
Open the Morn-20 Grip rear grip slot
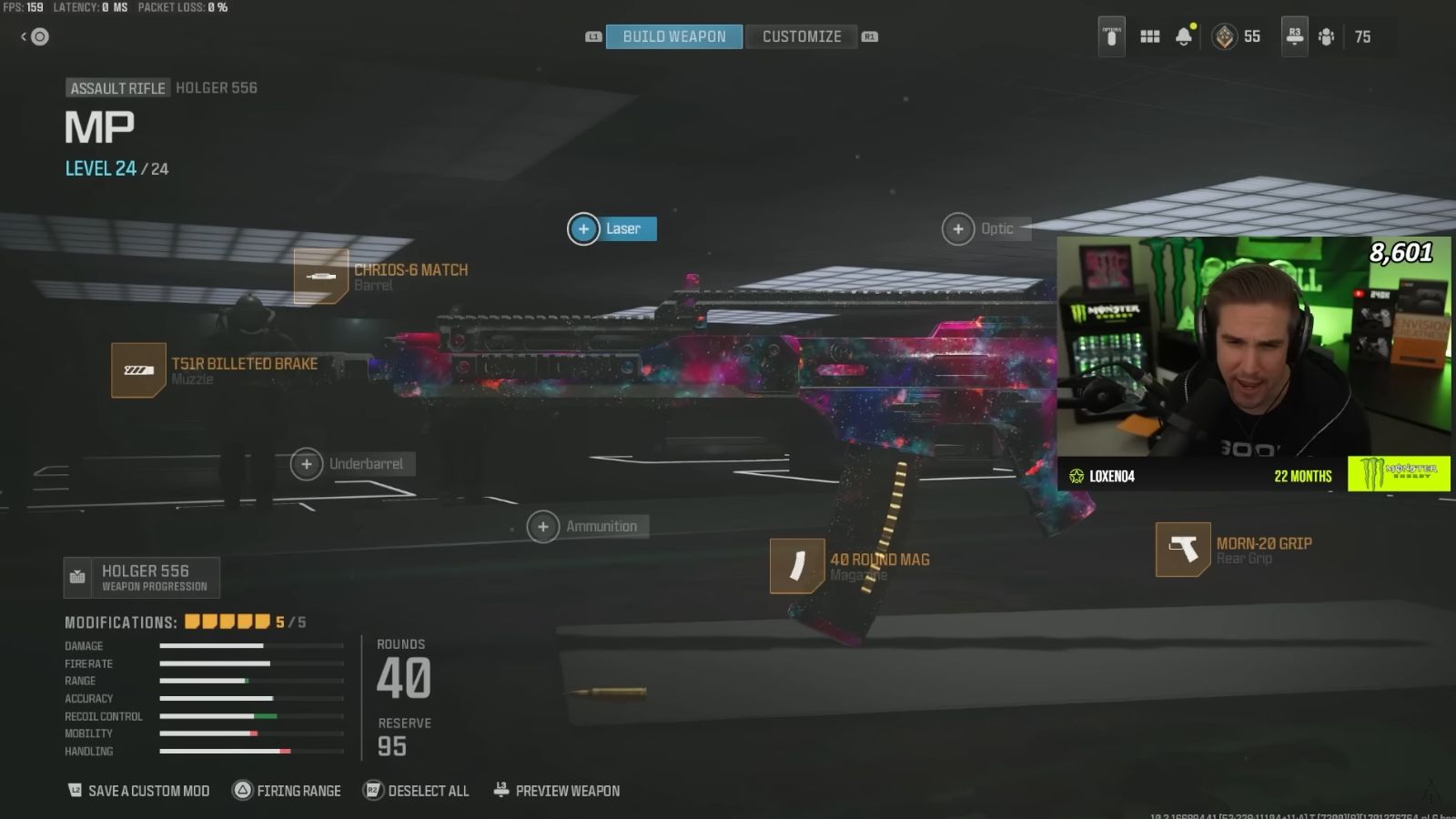coord(1182,549)
